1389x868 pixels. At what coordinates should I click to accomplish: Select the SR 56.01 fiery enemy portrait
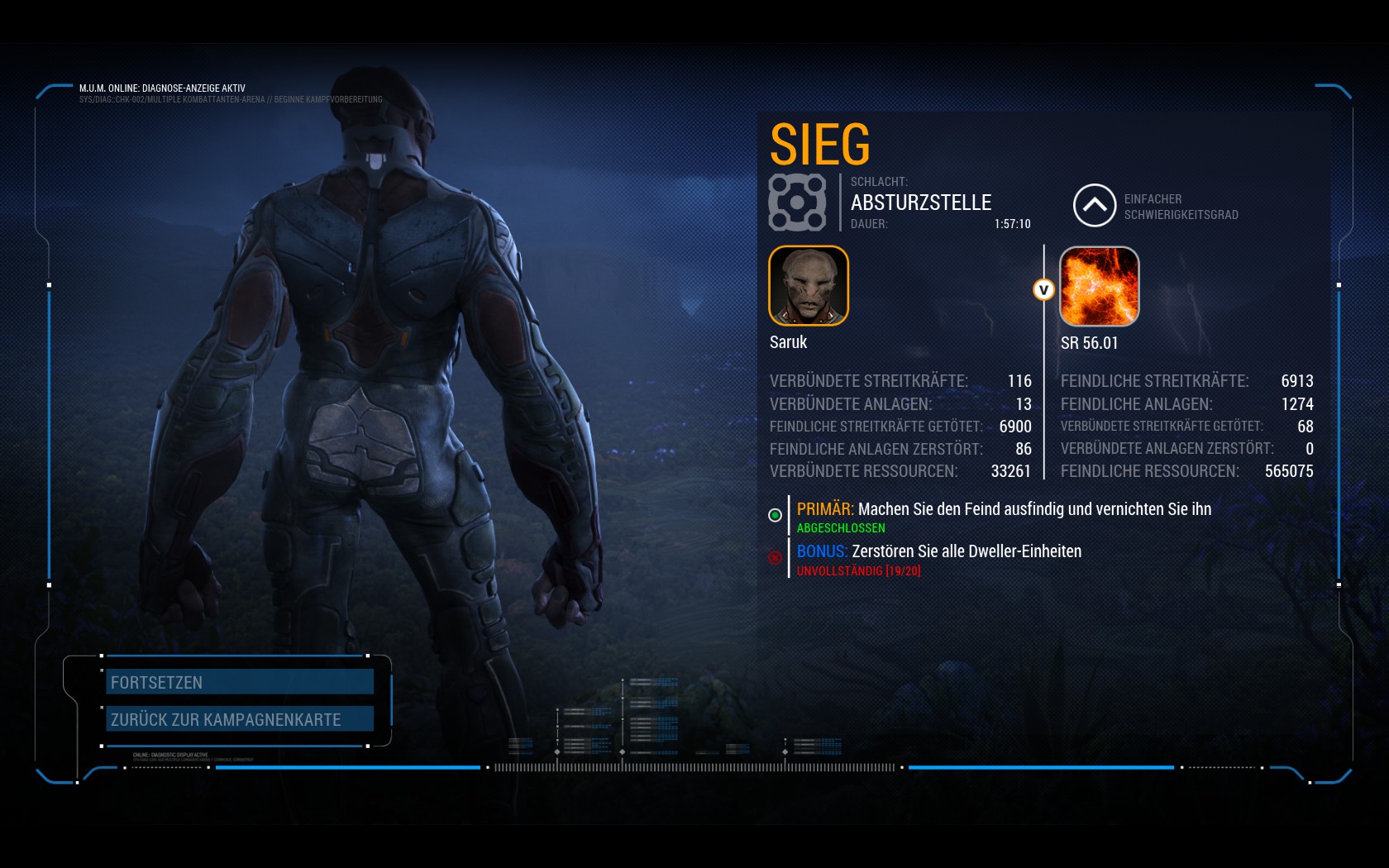(1099, 286)
